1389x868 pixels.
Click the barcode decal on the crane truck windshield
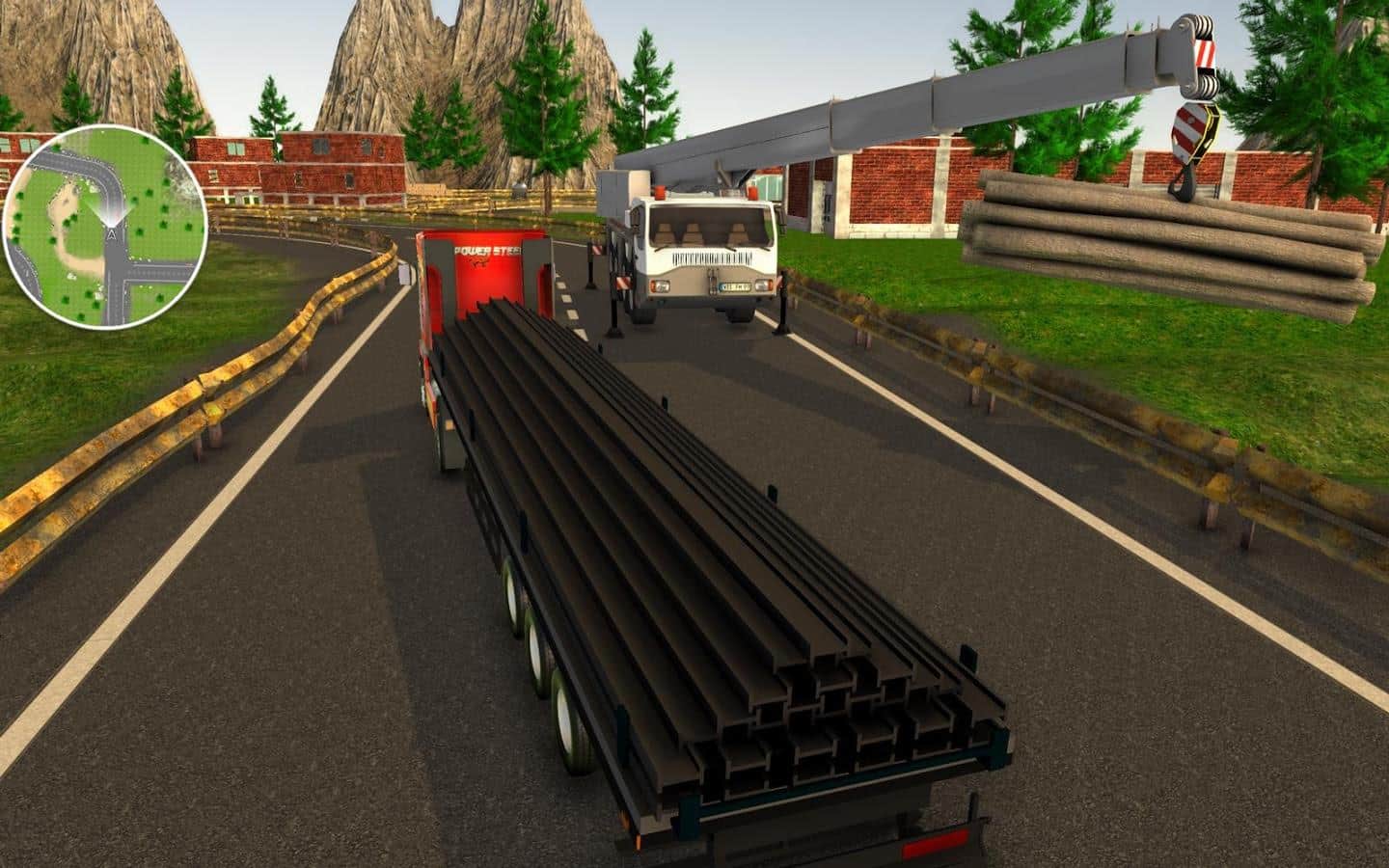click(711, 256)
